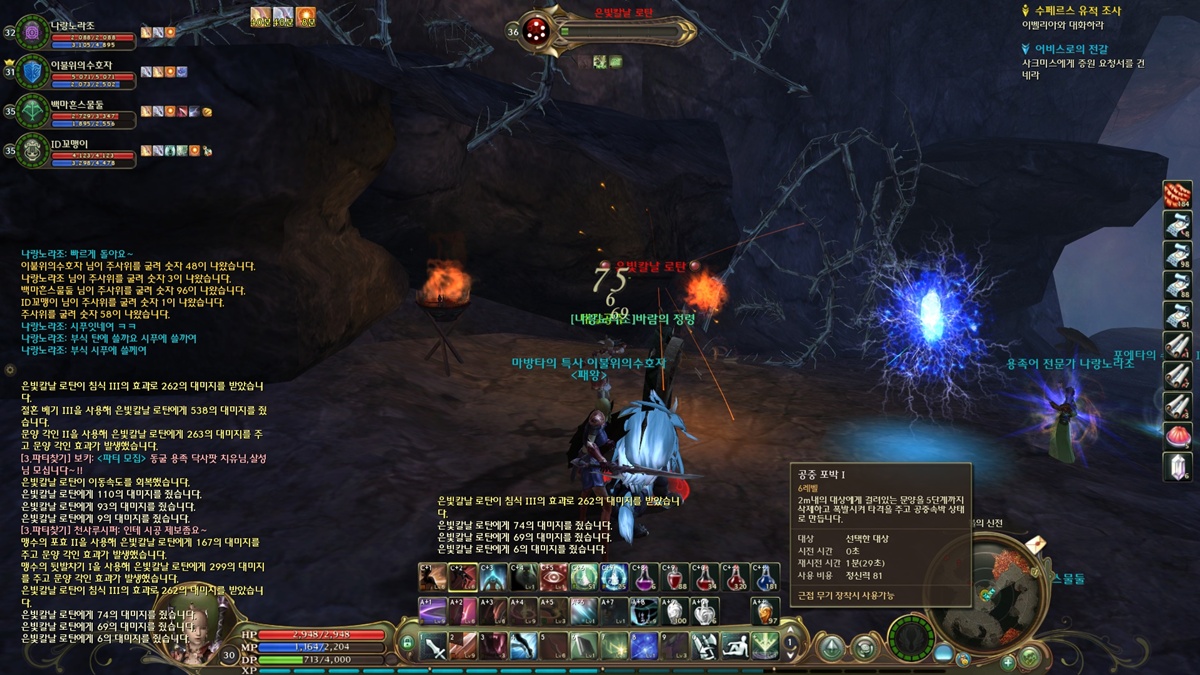
Task: Activate the blue starburst skill in slot 8
Action: point(644,647)
